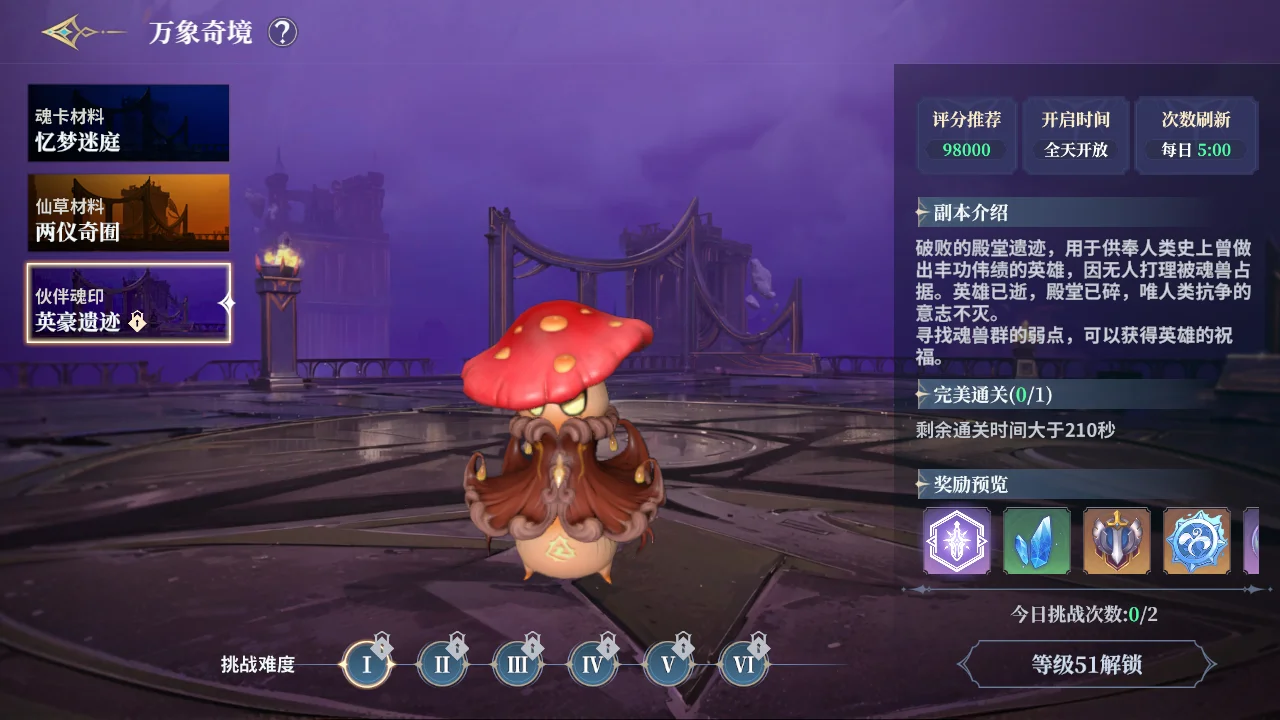Pick challenge difficulty II

441,664
